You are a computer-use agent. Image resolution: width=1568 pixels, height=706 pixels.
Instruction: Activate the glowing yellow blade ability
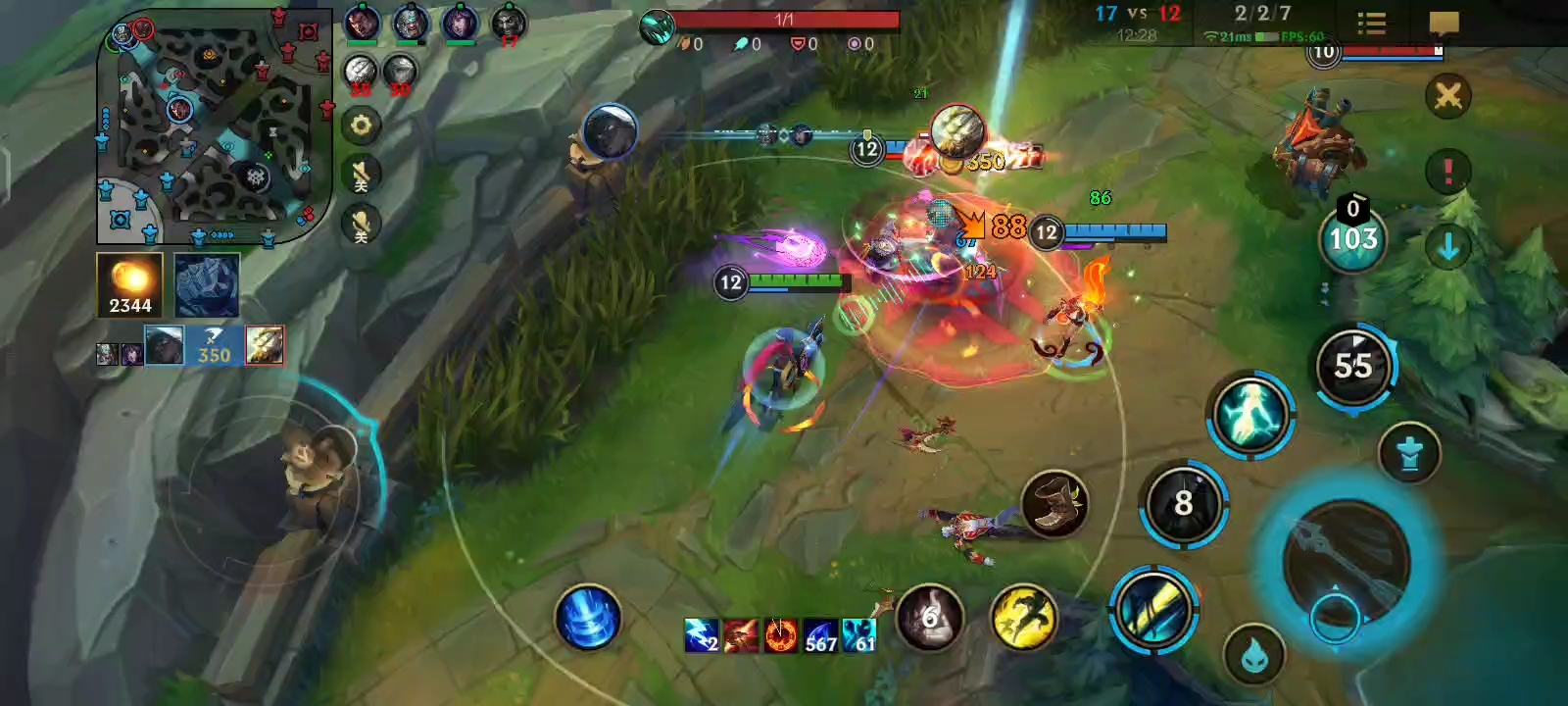(1153, 608)
